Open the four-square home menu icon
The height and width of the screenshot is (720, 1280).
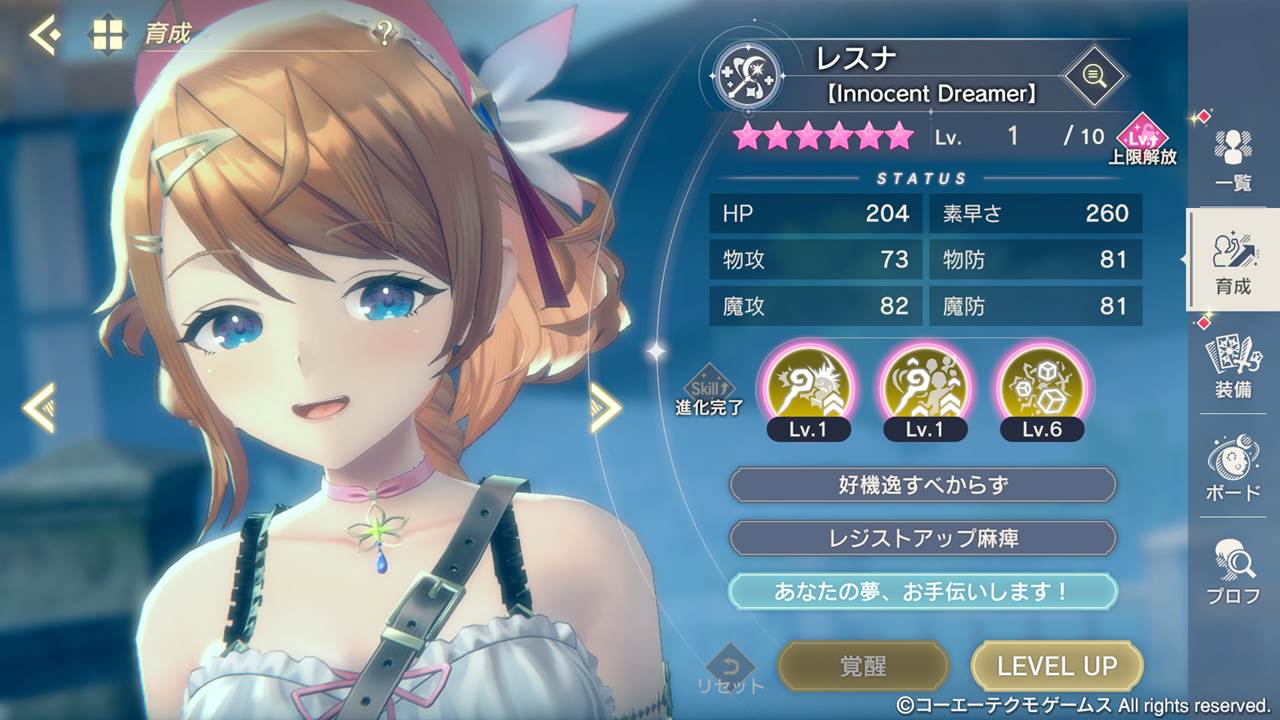[x=108, y=35]
